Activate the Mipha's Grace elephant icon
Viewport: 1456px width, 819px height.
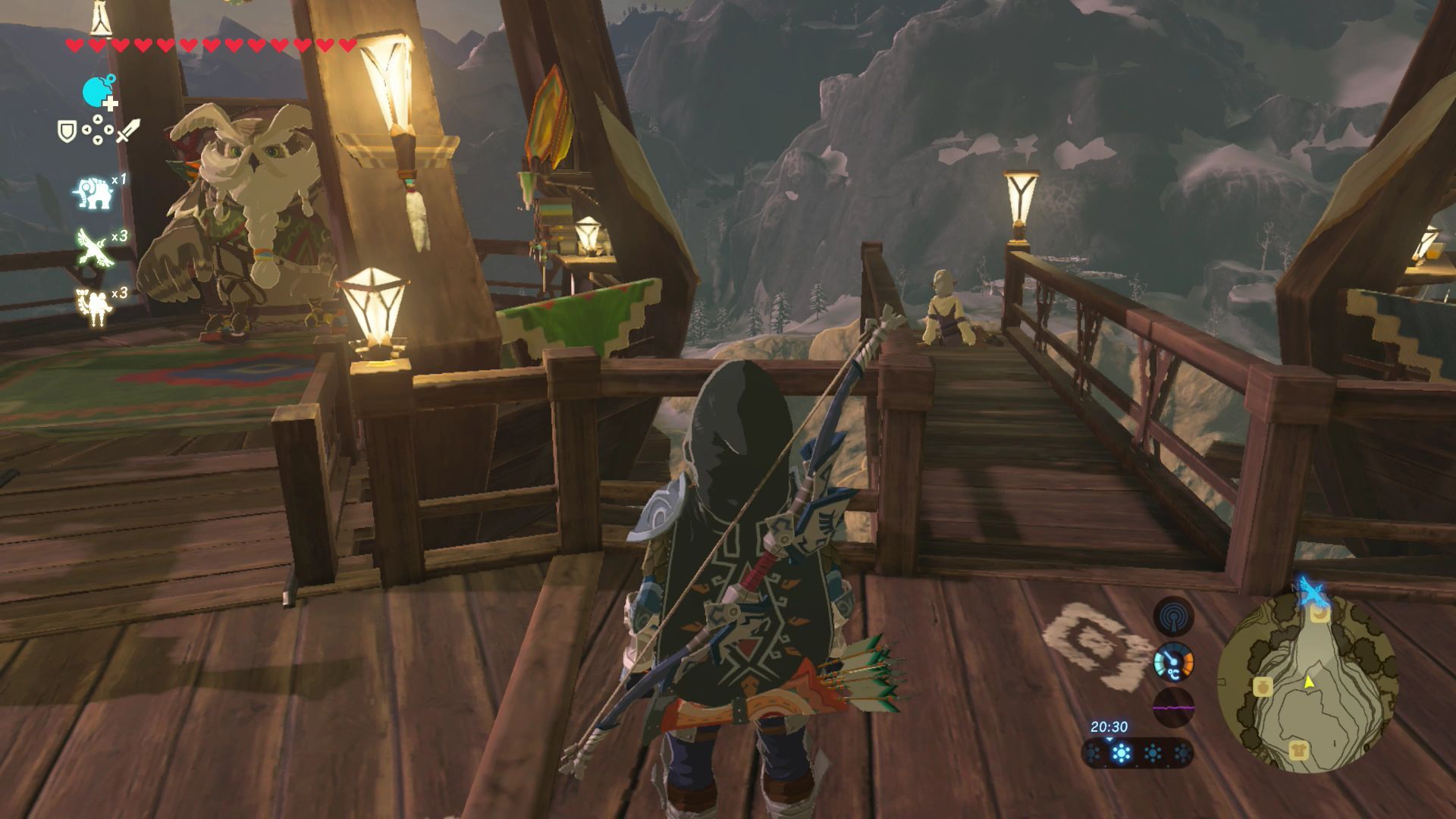click(93, 193)
